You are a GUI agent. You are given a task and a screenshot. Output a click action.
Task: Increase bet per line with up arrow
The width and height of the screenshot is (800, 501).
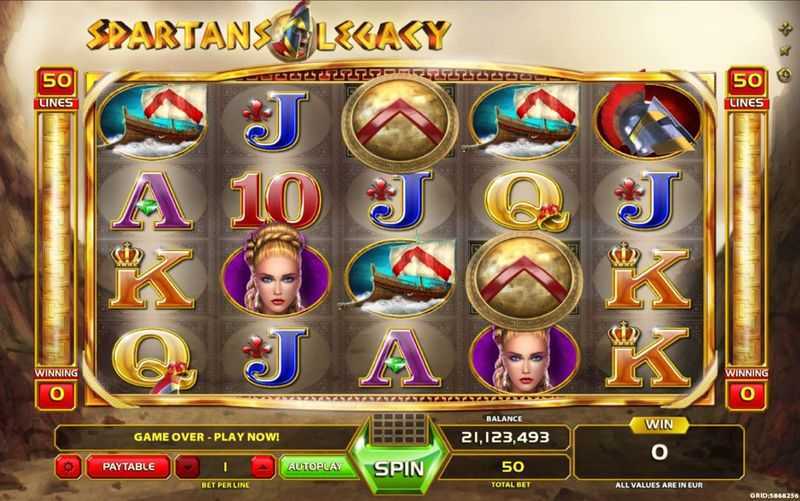262,467
